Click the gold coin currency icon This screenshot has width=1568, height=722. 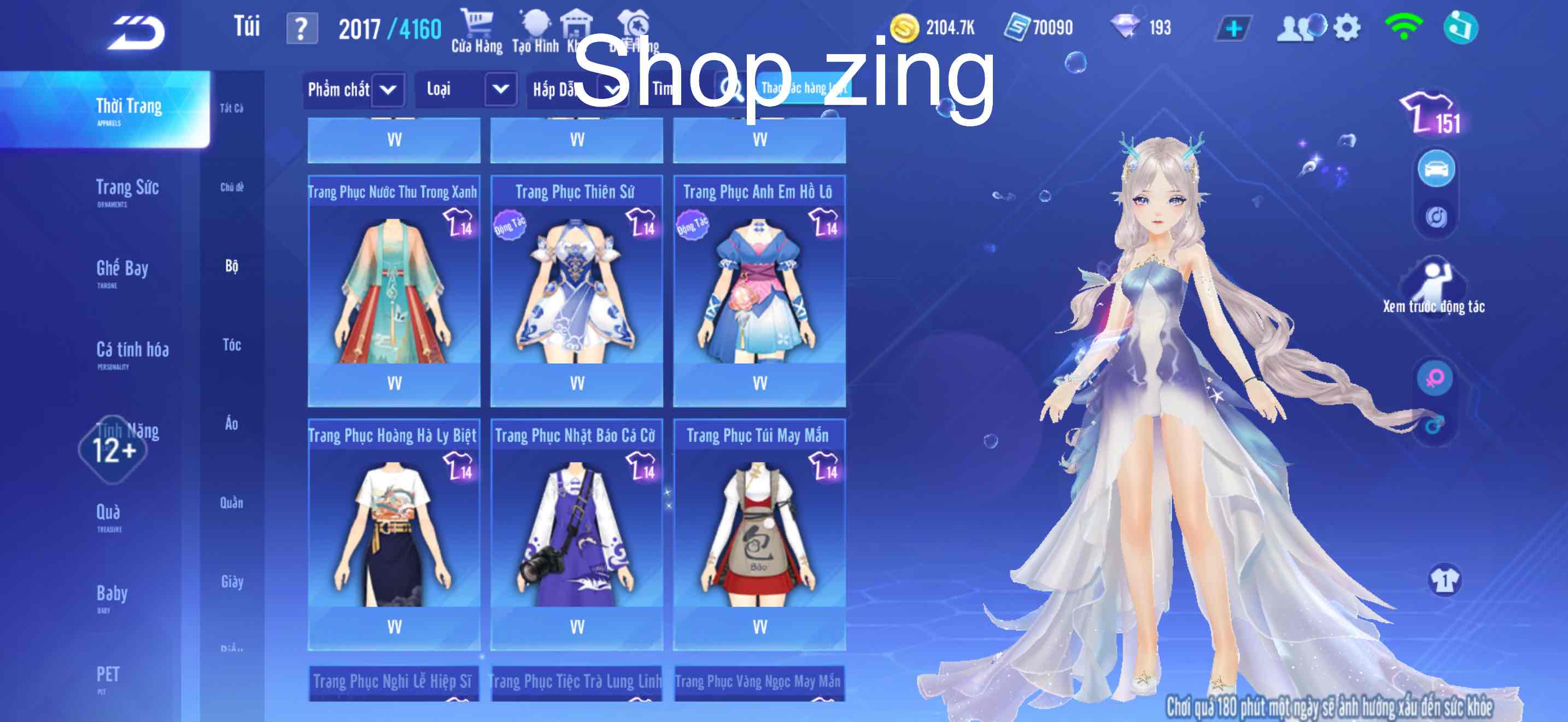coord(906,26)
